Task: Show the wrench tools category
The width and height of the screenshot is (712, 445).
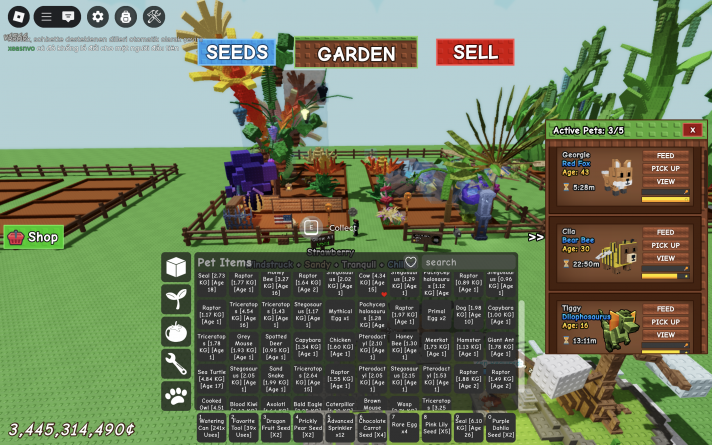Action: pyautogui.click(x=176, y=363)
